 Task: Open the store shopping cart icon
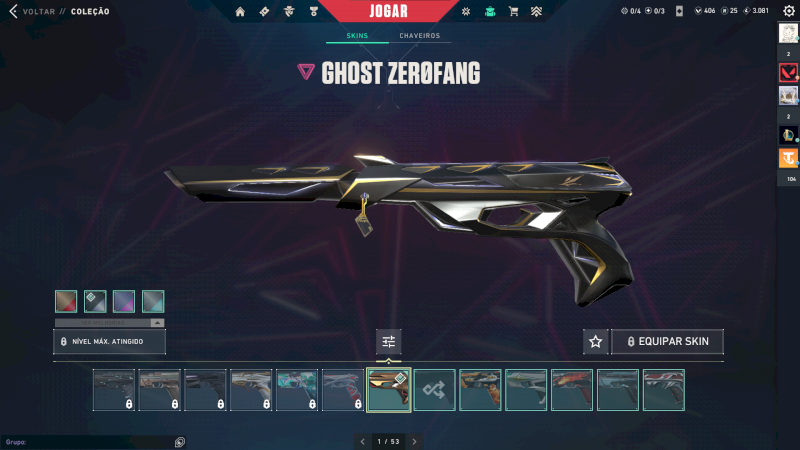pyautogui.click(x=513, y=12)
